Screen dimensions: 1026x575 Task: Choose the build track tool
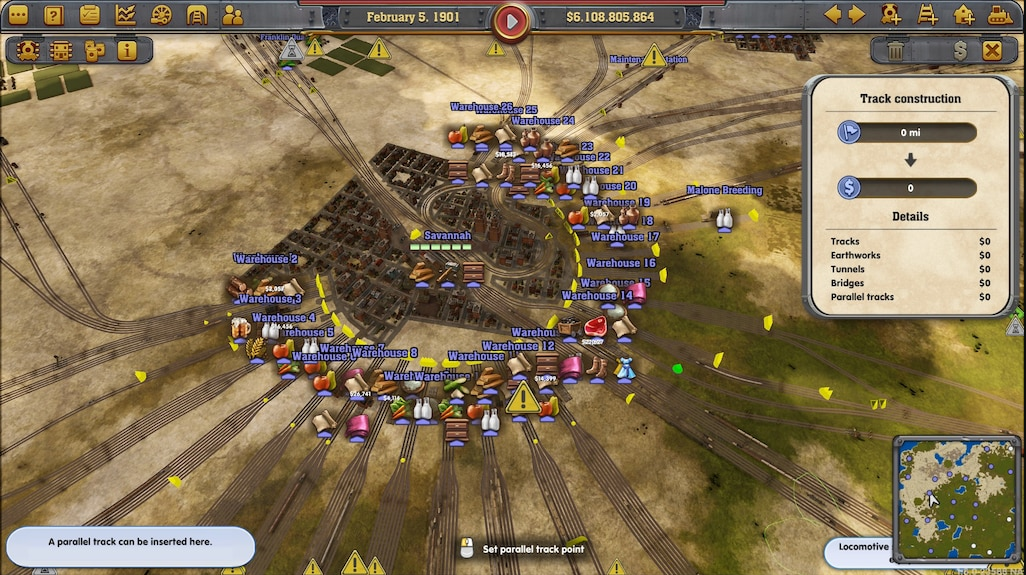click(928, 15)
